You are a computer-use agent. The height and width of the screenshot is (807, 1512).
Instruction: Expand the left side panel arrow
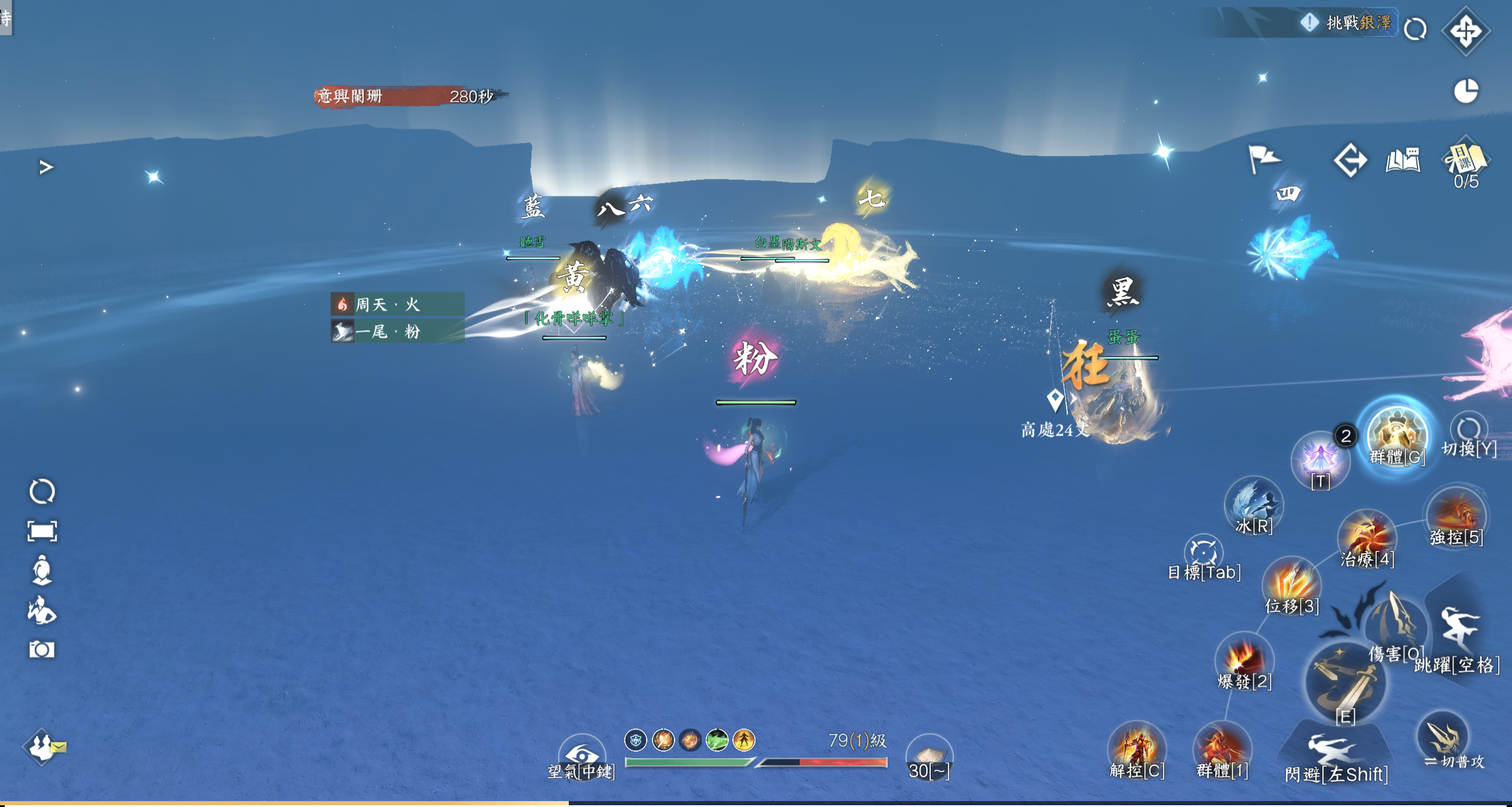[x=46, y=168]
